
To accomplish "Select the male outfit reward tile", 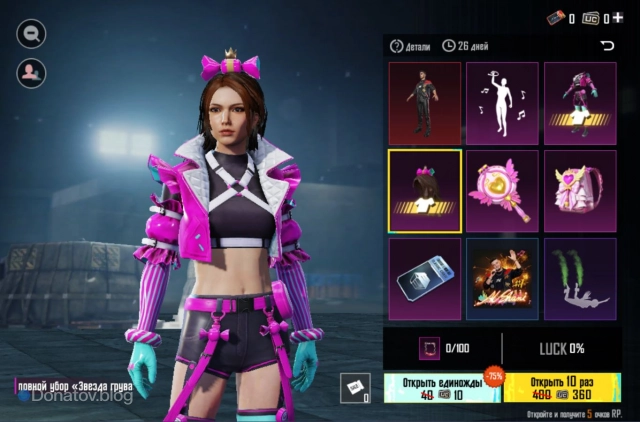I will 424,104.
